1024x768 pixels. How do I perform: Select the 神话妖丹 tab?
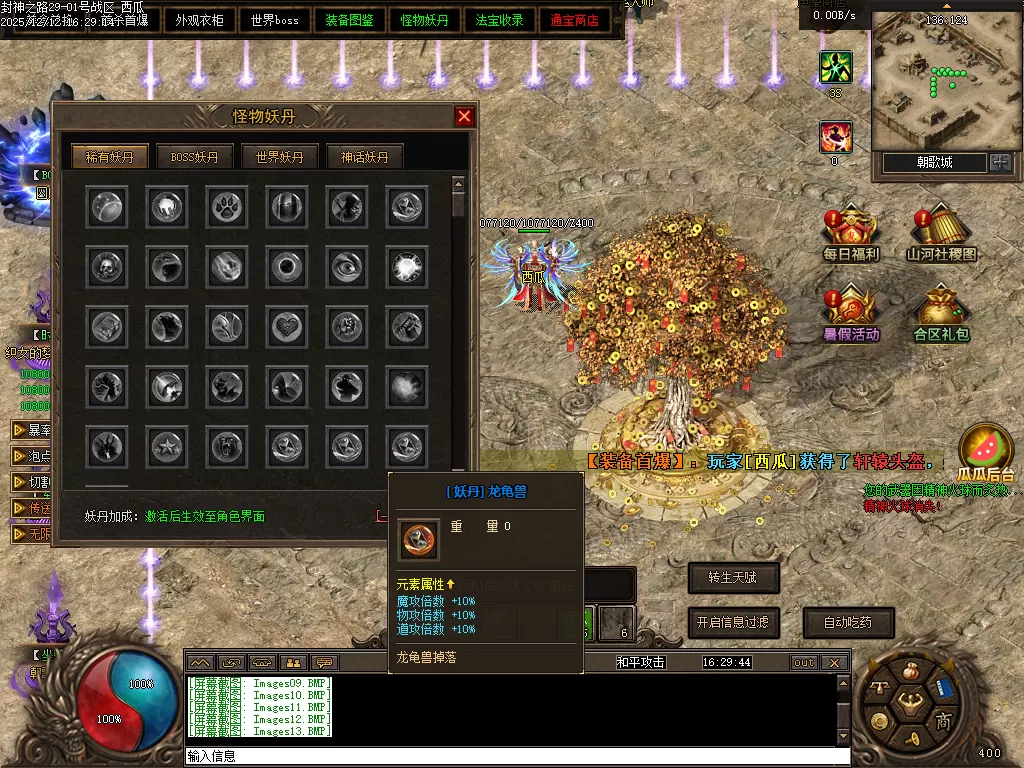coord(365,157)
